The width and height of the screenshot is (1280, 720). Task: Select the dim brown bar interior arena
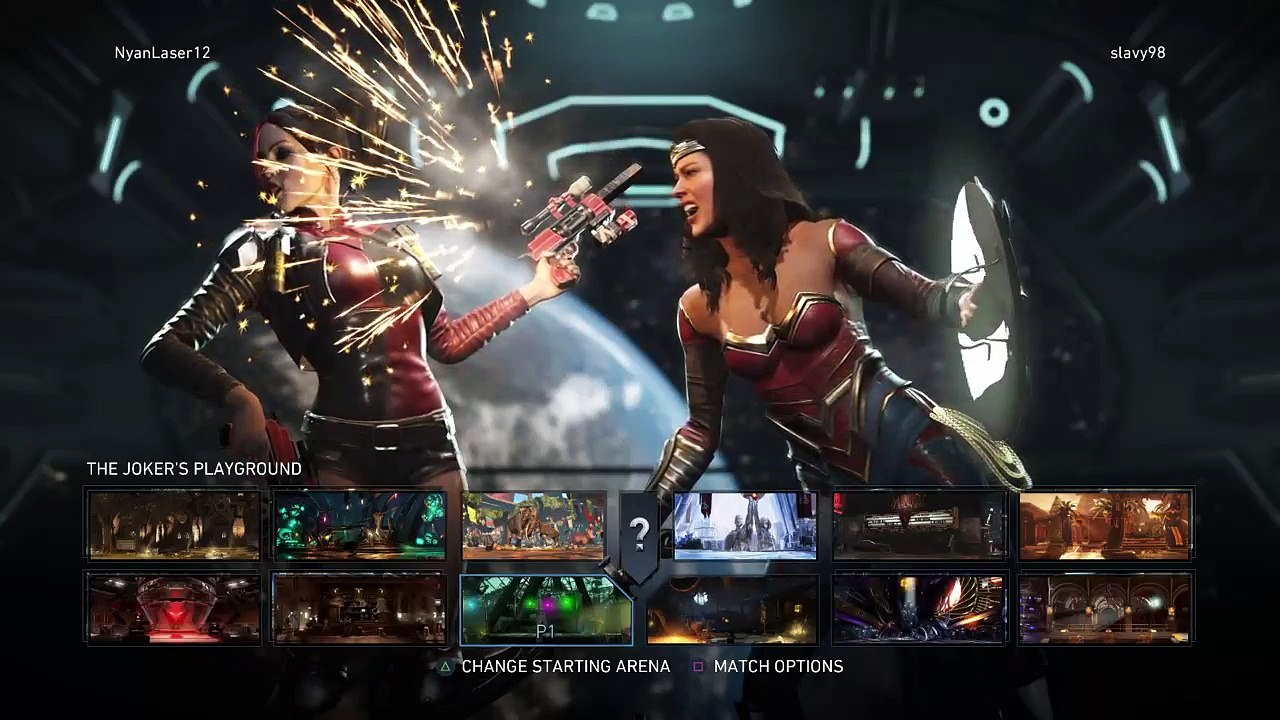(359, 609)
